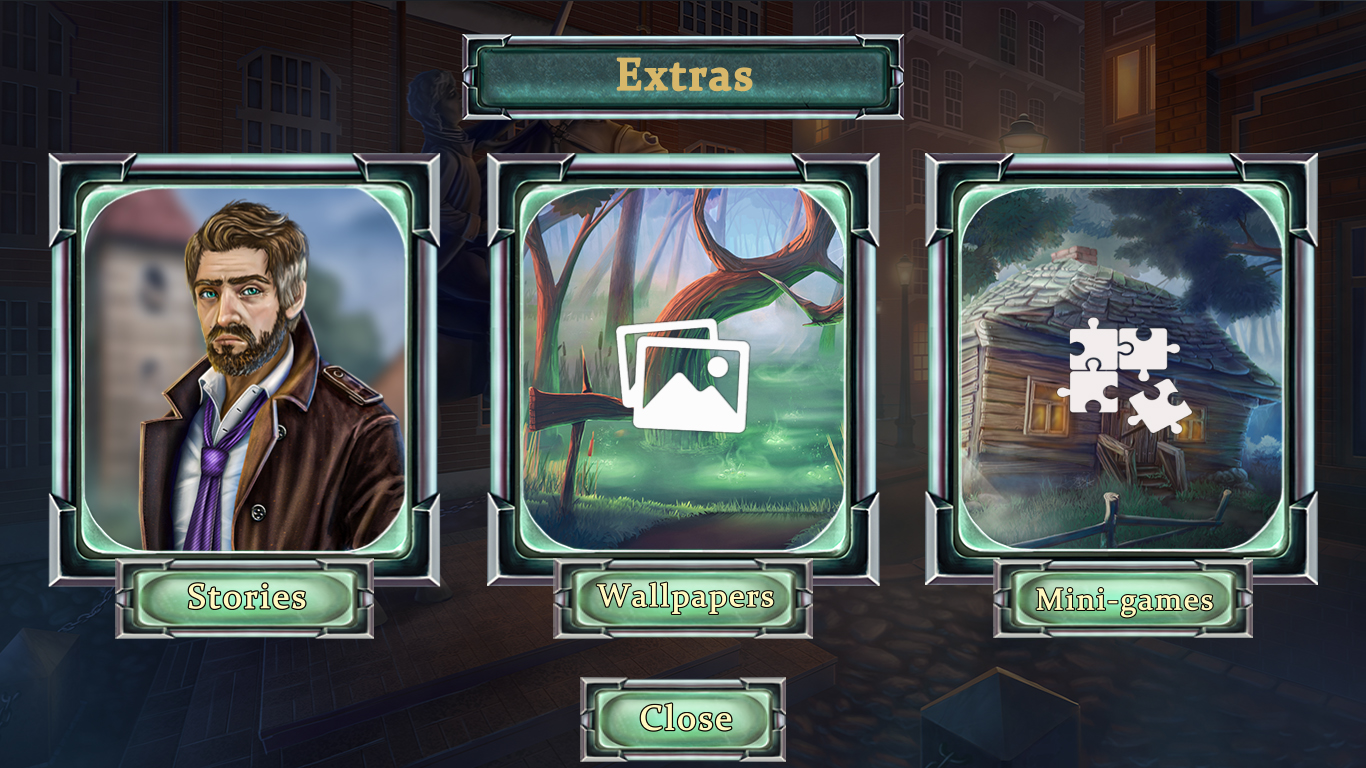This screenshot has width=1366, height=768.
Task: Close the Extras screen
Action: pyautogui.click(x=683, y=717)
